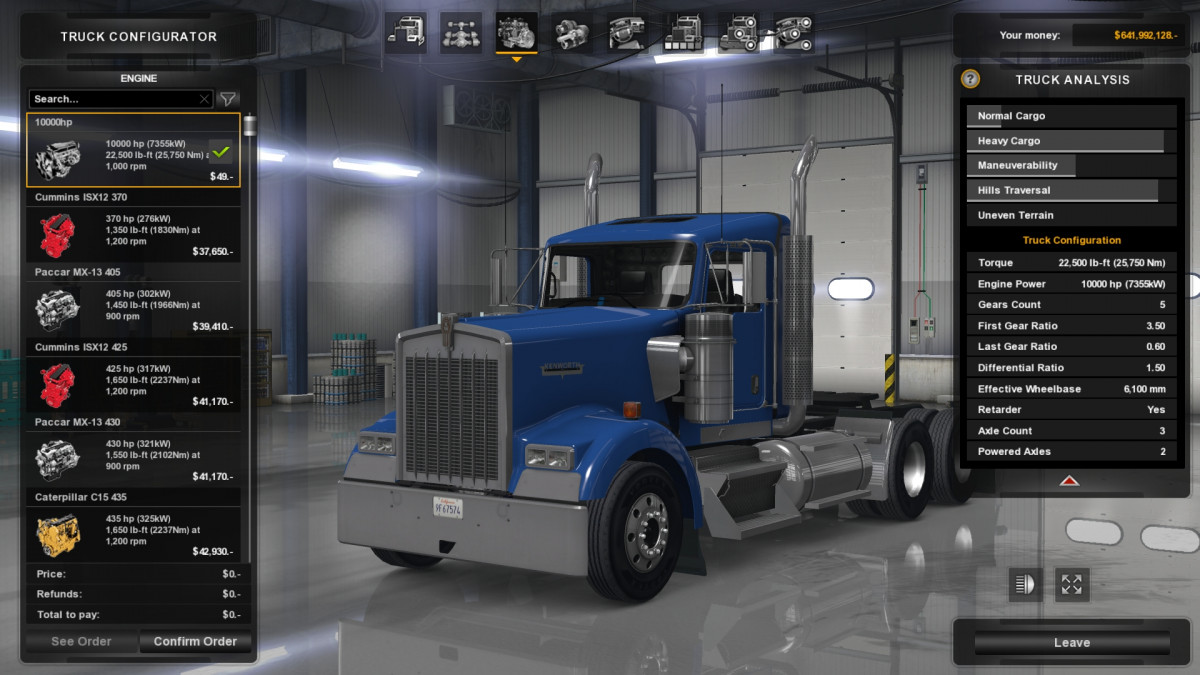Viewport: 1200px width, 675px height.
Task: Open the Truck Analysis help question mark
Action: (x=970, y=79)
